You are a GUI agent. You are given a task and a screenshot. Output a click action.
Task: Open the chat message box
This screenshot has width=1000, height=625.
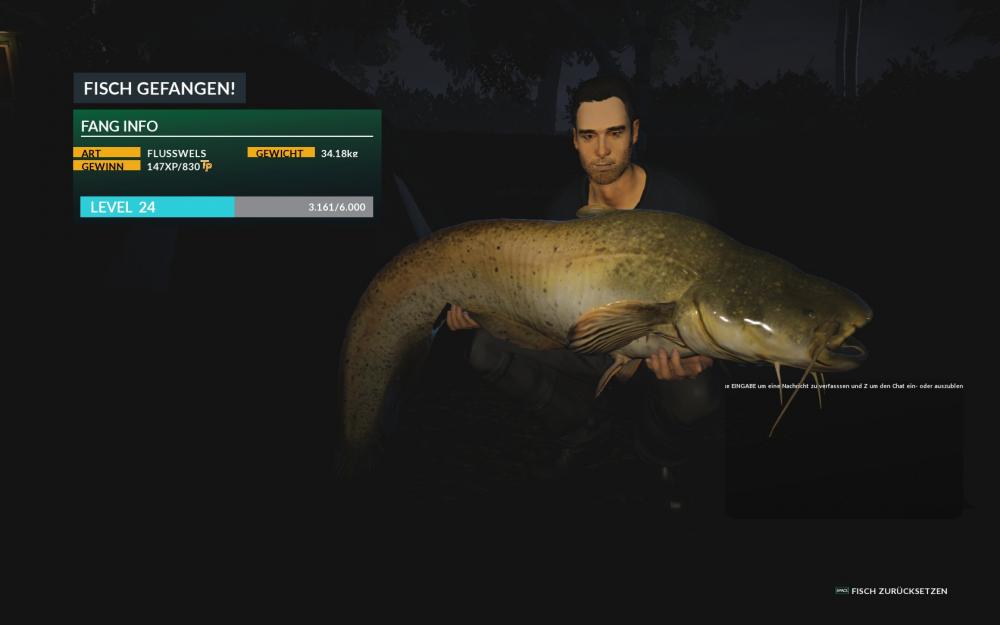pos(843,450)
